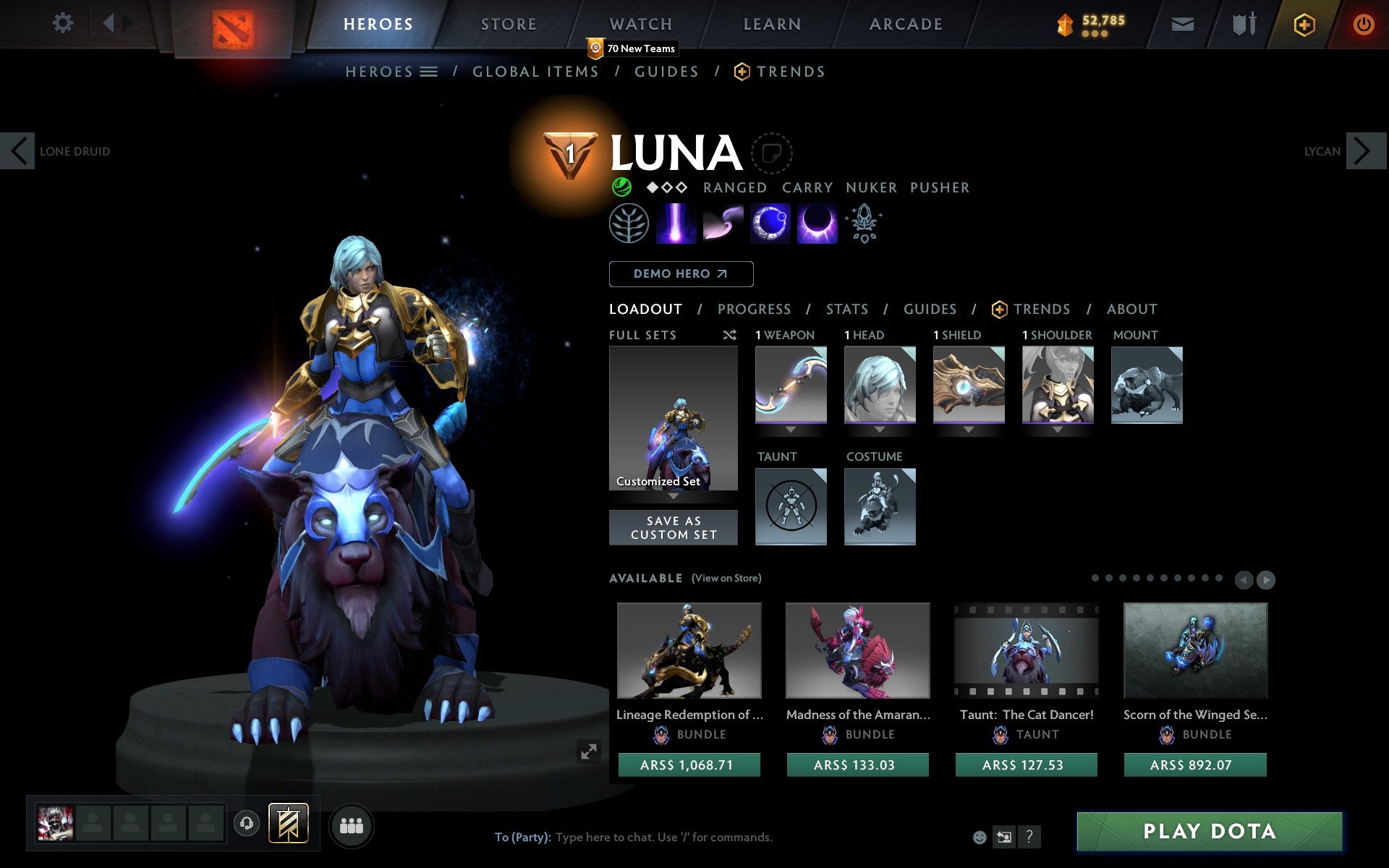Viewport: 1389px width, 868px height.
Task: Toggle party voice chat headphones
Action: pos(246,822)
